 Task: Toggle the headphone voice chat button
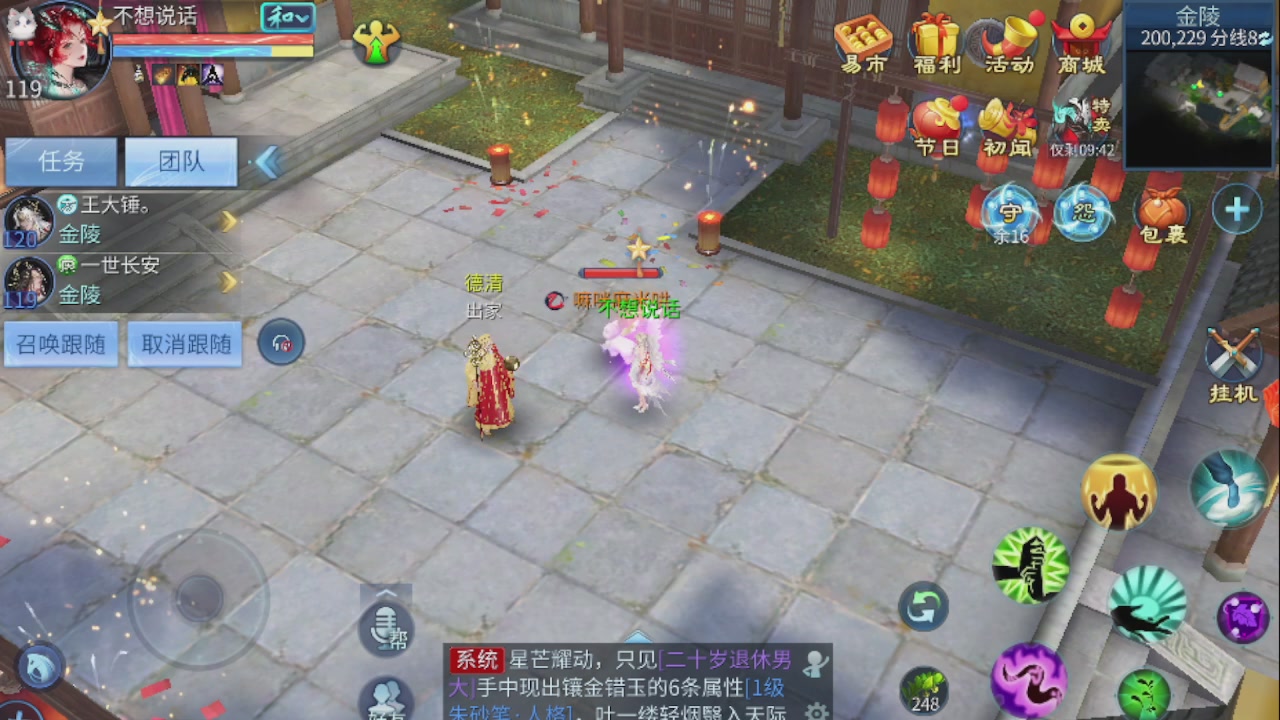pyautogui.click(x=280, y=342)
